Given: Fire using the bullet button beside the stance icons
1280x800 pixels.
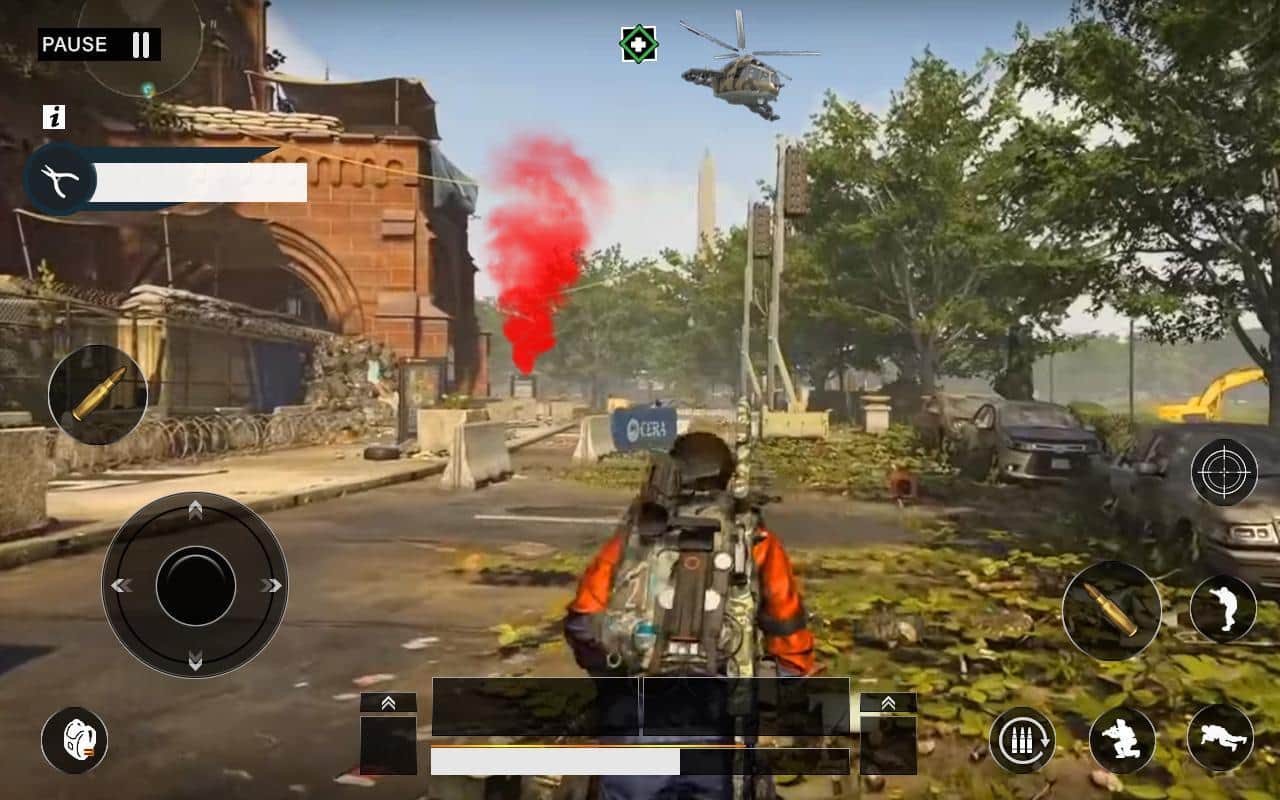Looking at the screenshot, I should [1111, 610].
